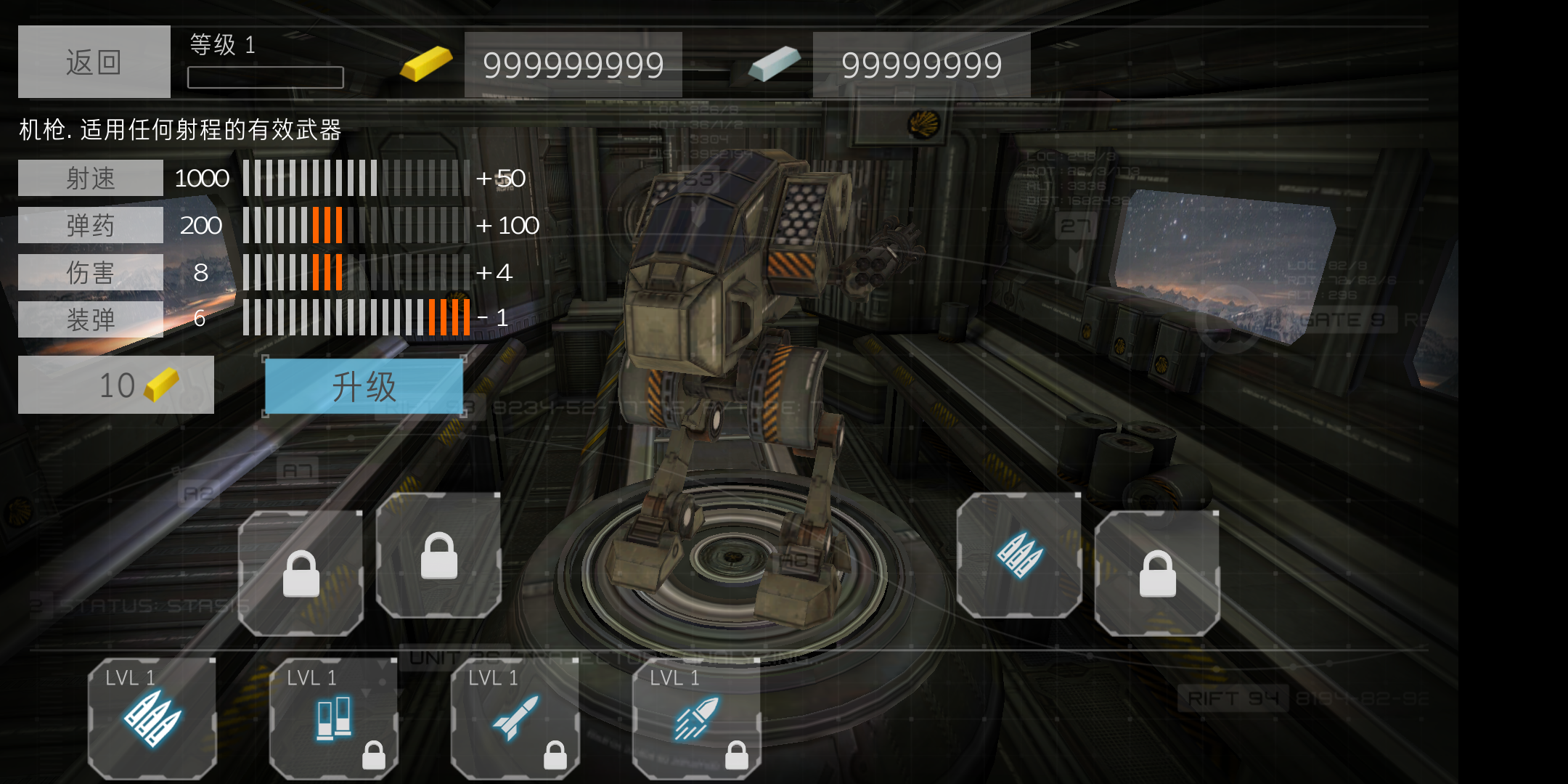
Task: Select the equipped bullets weapon slot
Action: [x=1018, y=556]
